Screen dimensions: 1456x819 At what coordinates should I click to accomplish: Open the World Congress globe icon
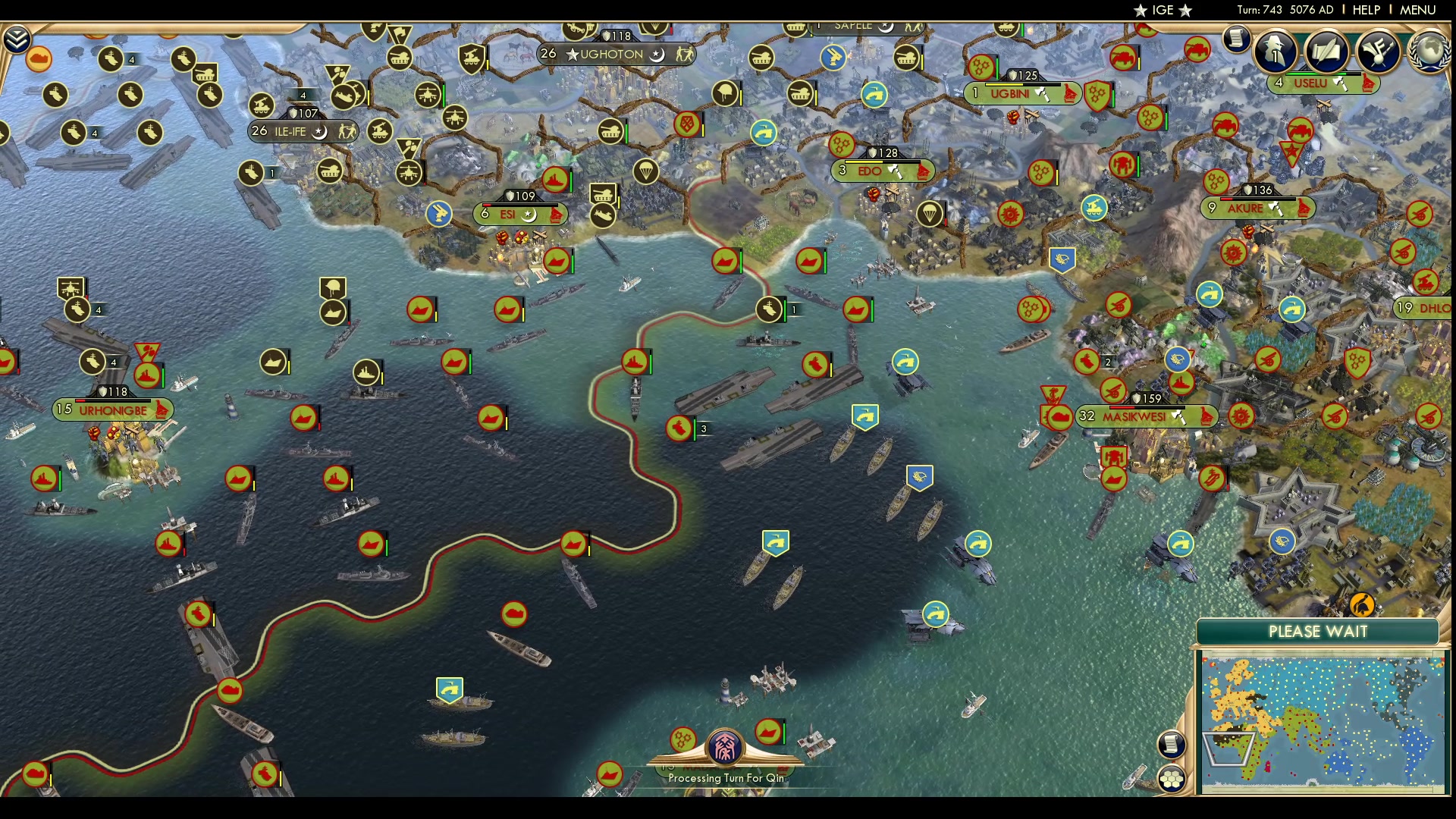[1432, 50]
